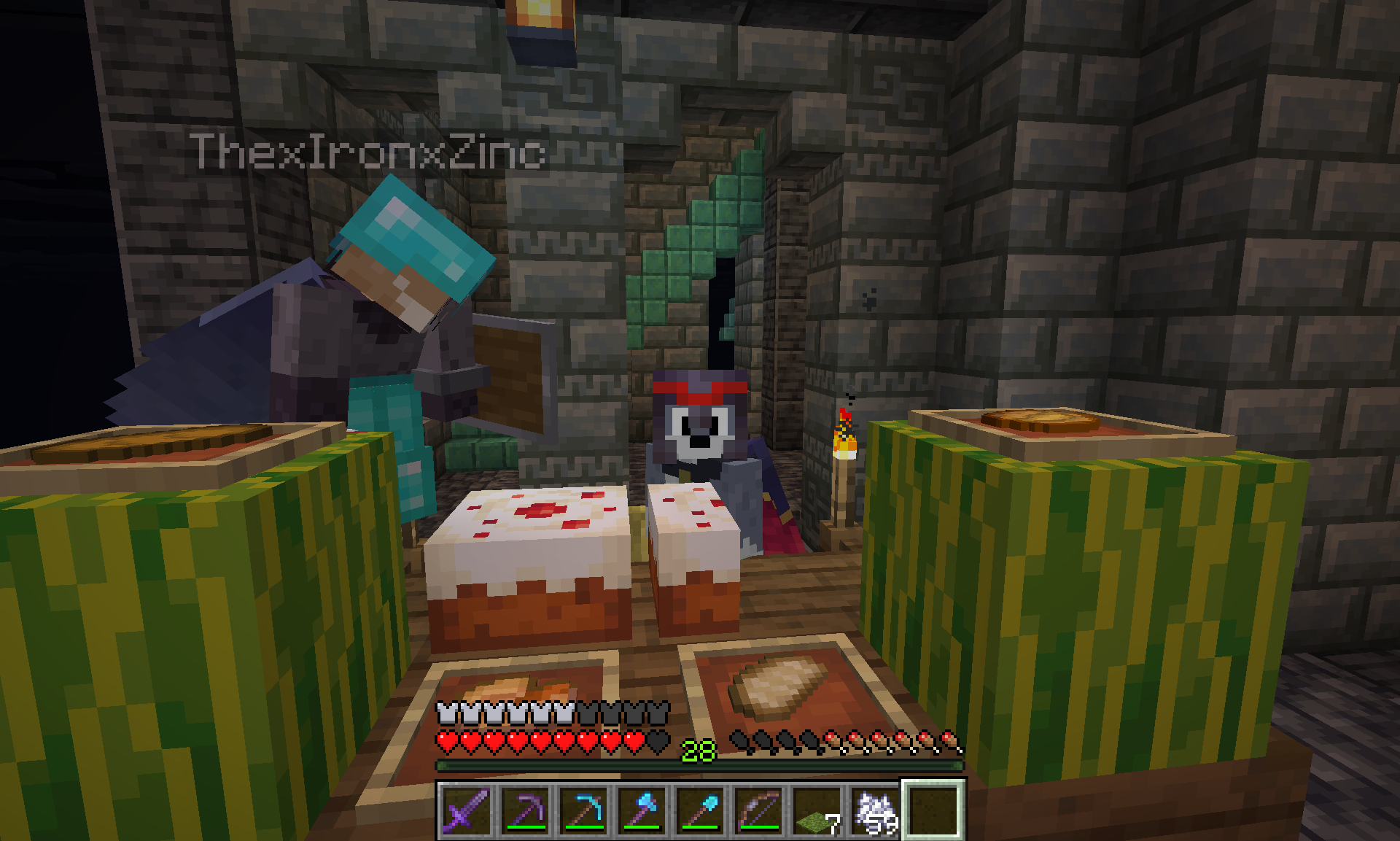Viewport: 1400px width, 841px height.
Task: Select the enchanted netherite sword slot
Action: coord(467,810)
